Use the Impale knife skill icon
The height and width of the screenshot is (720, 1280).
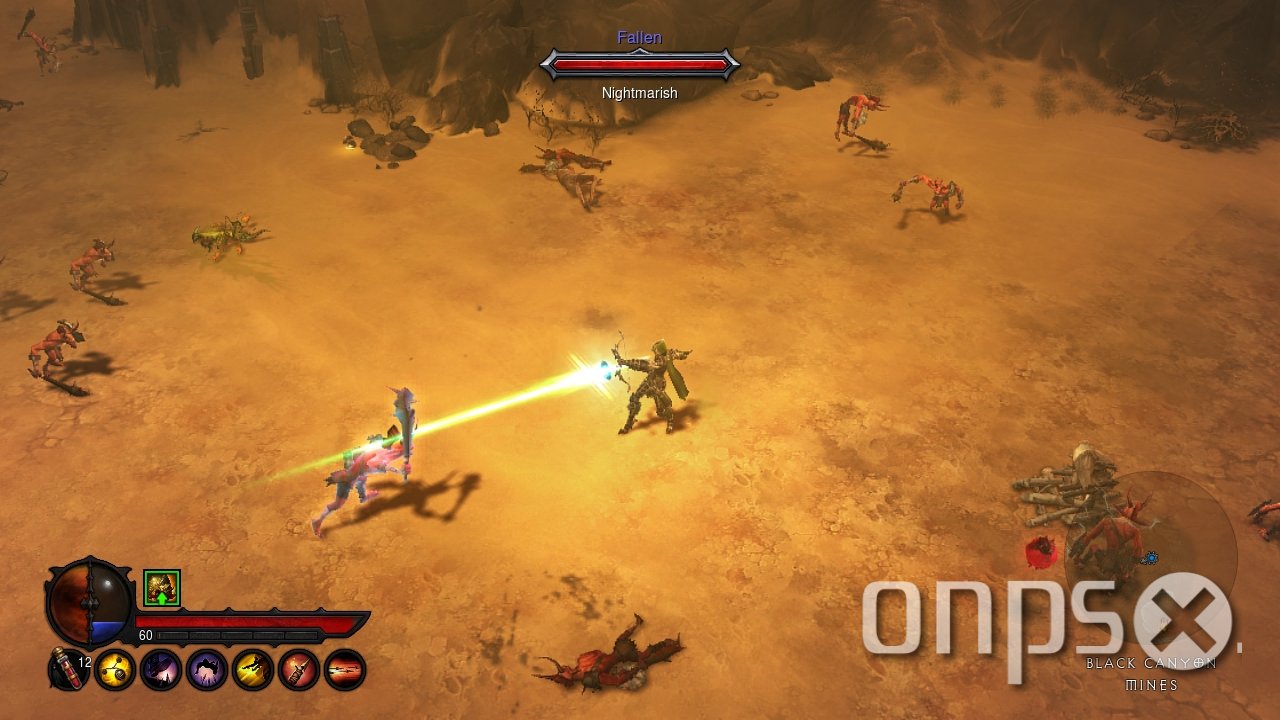299,670
